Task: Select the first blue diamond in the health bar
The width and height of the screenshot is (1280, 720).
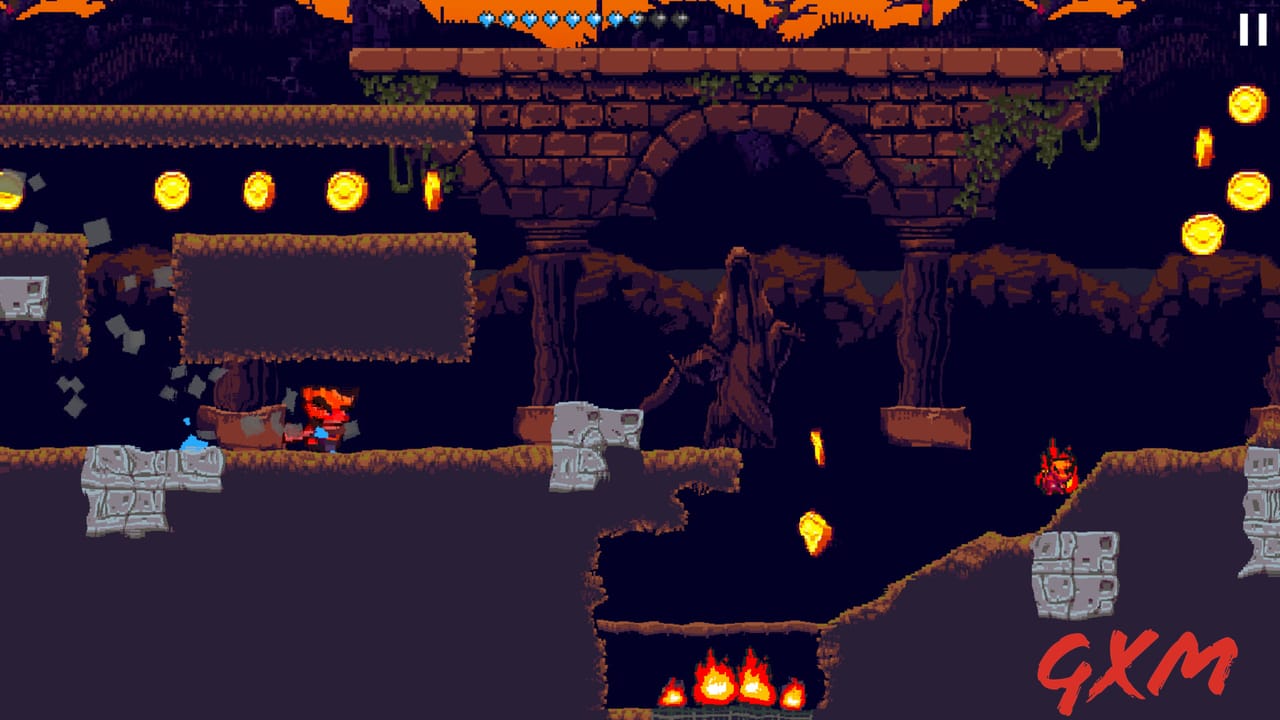Action: pos(487,18)
